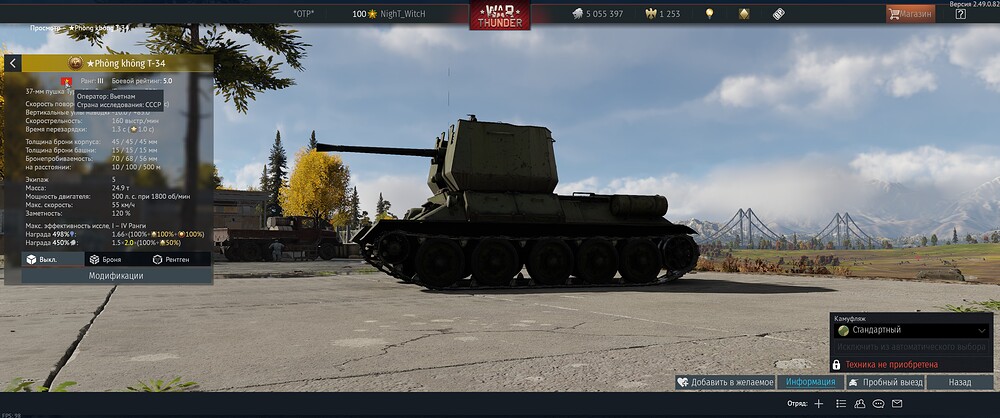Viewport: 1000px width, 418px height.
Task: Add a squad member with the plus icon
Action: click(x=819, y=404)
